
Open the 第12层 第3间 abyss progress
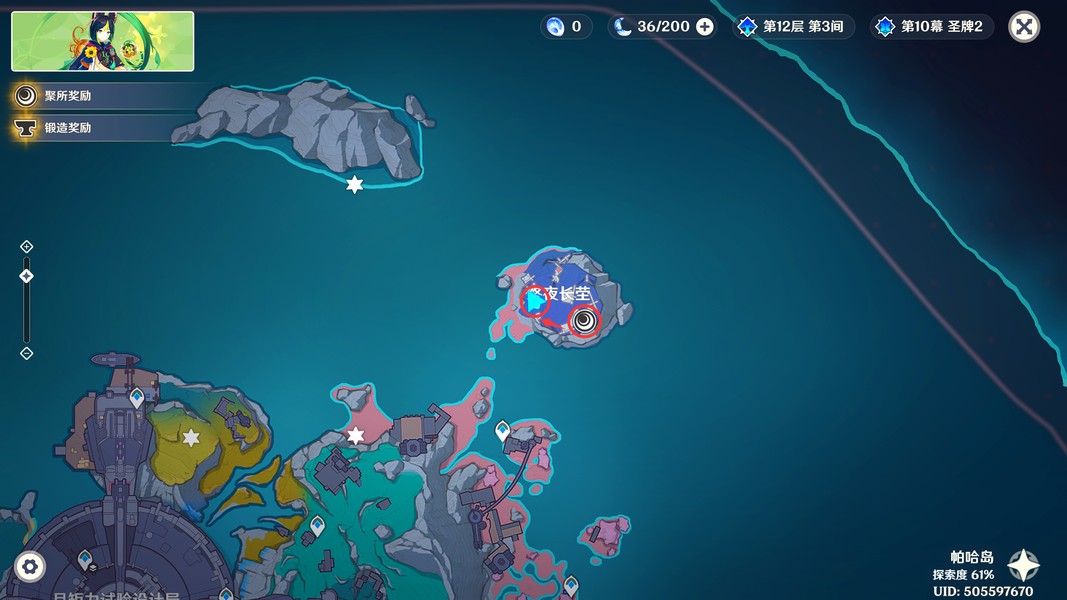coord(795,27)
